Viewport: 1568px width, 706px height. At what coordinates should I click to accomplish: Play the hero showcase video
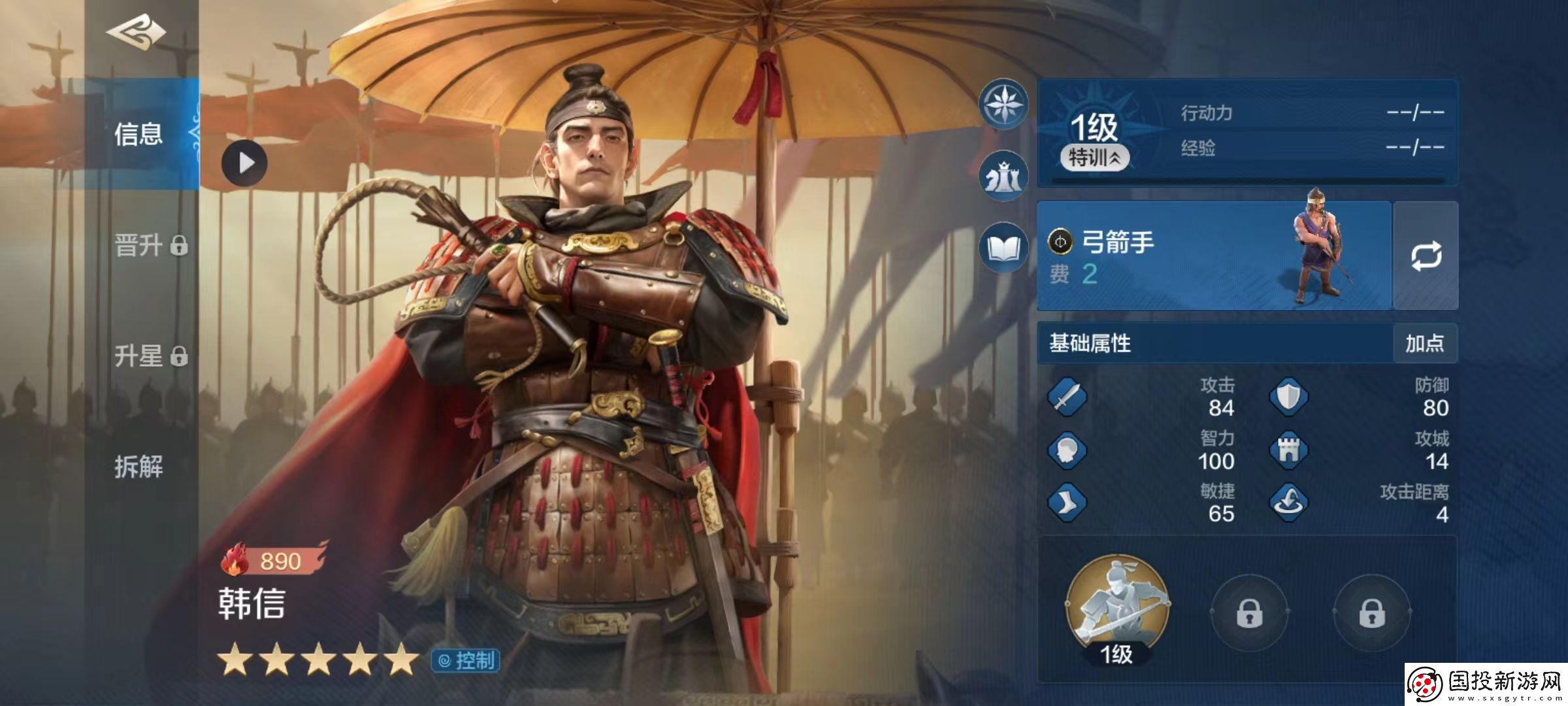244,163
